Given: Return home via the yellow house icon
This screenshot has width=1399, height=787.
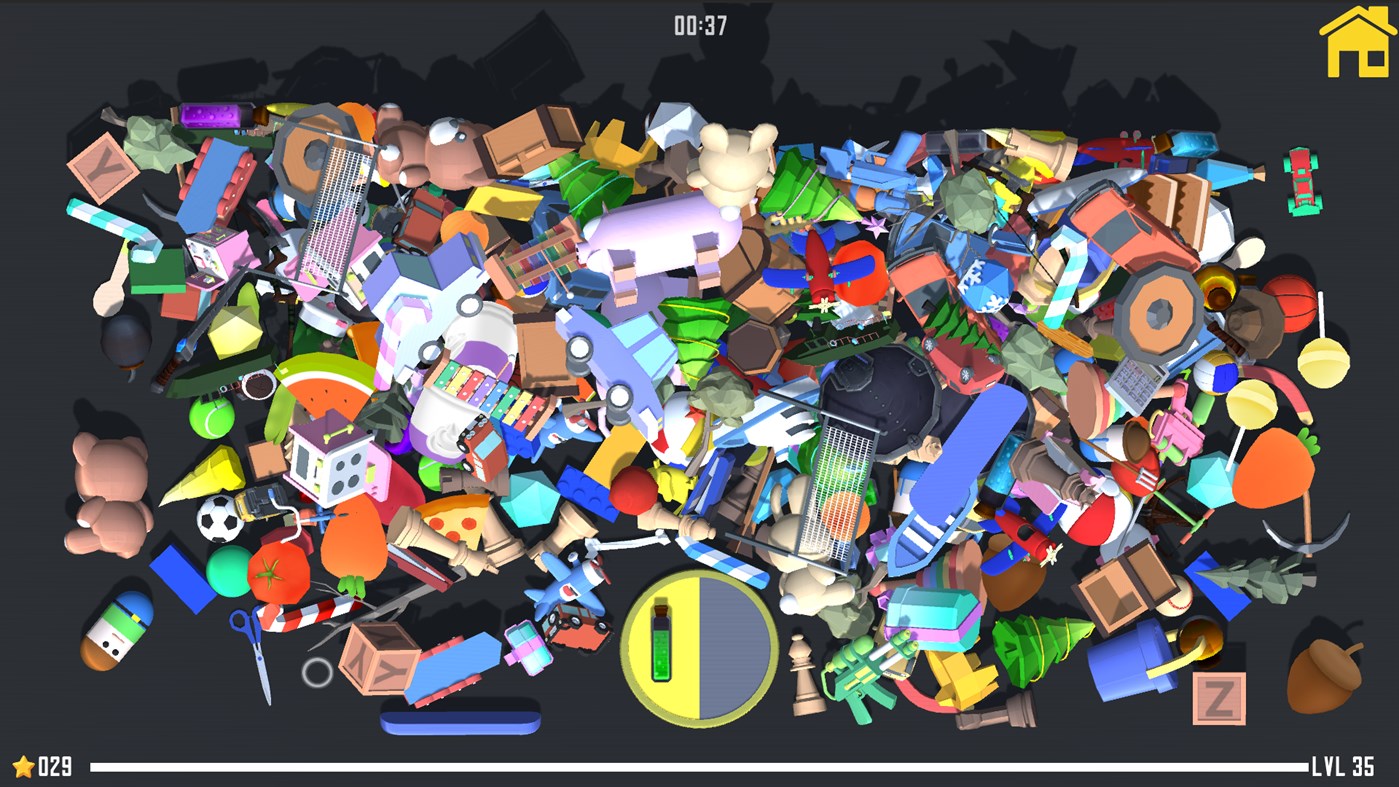Looking at the screenshot, I should [x=1359, y=44].
